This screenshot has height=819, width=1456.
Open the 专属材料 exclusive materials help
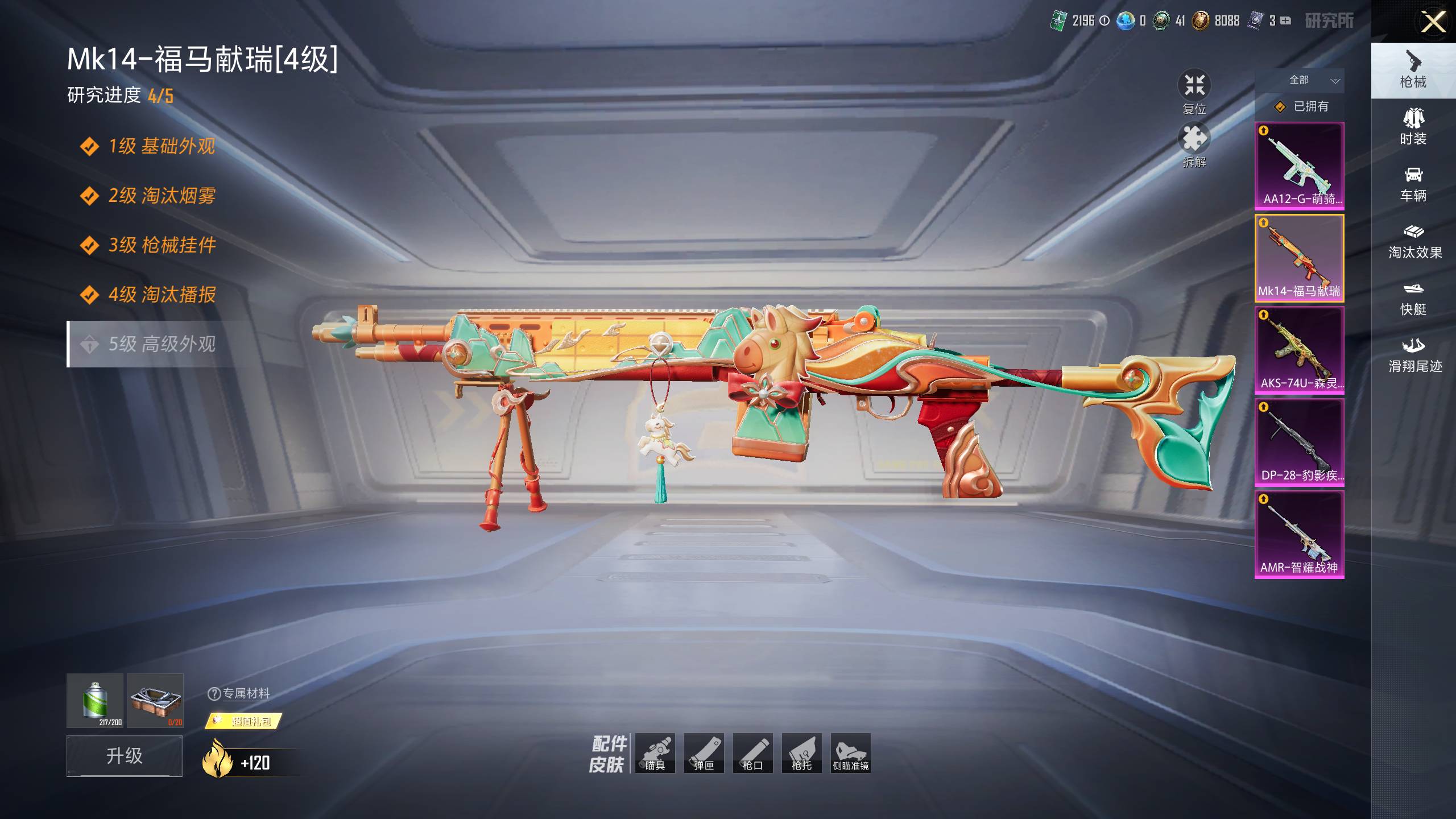(239, 693)
